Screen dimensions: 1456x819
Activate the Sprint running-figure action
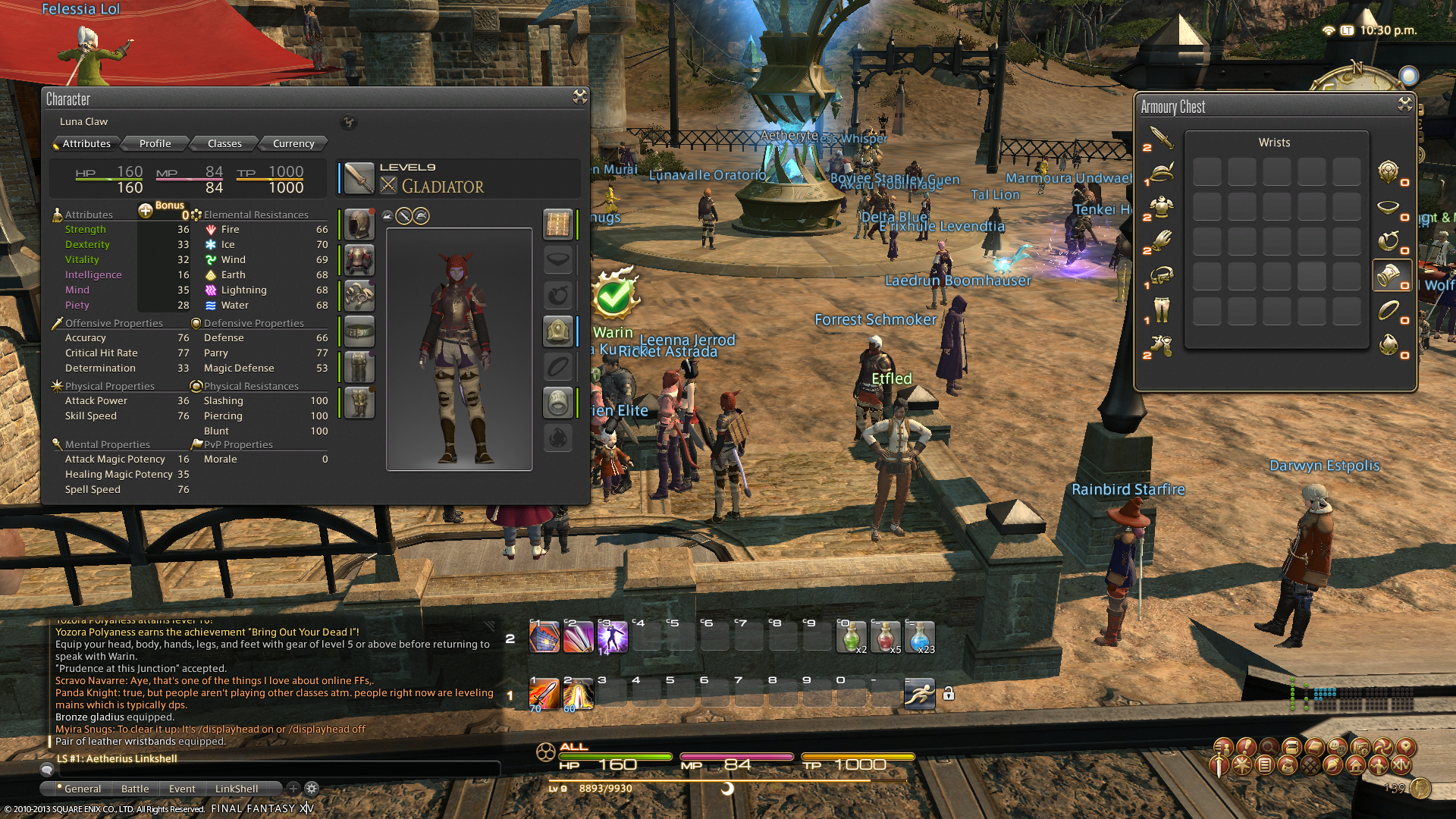click(x=919, y=694)
